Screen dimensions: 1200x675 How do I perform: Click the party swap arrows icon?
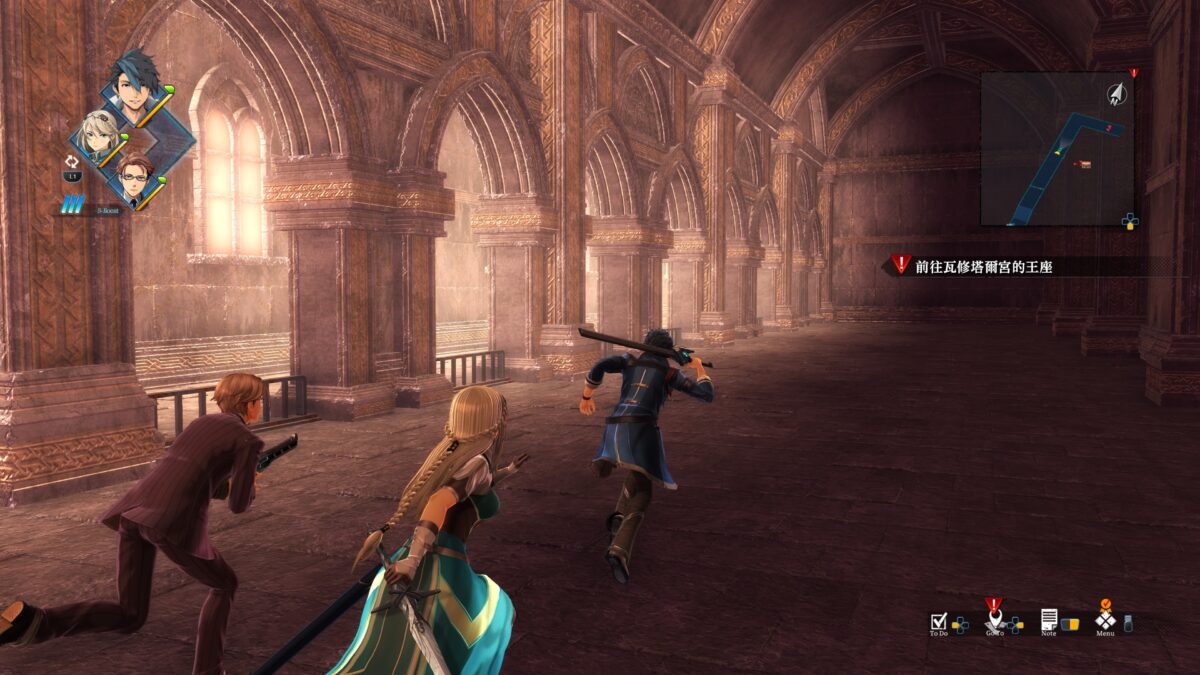(x=72, y=161)
